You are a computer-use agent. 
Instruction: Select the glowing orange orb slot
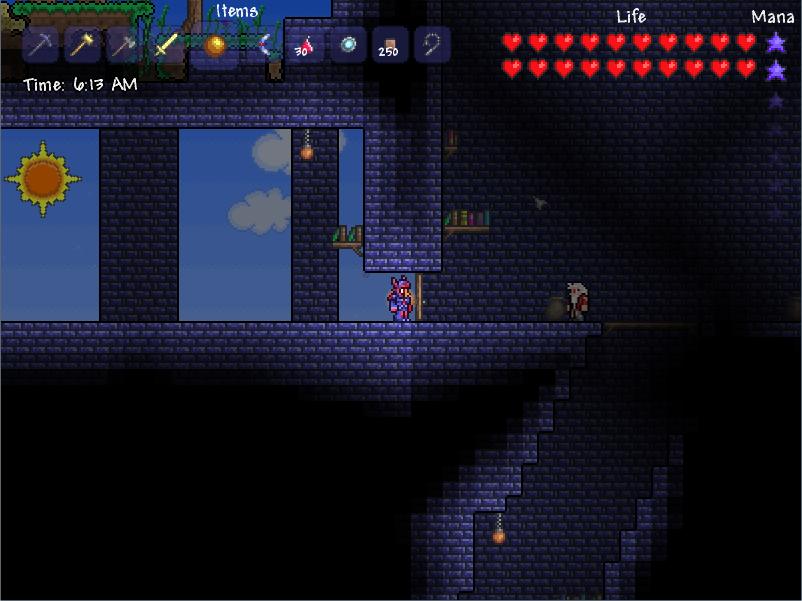[x=215, y=45]
